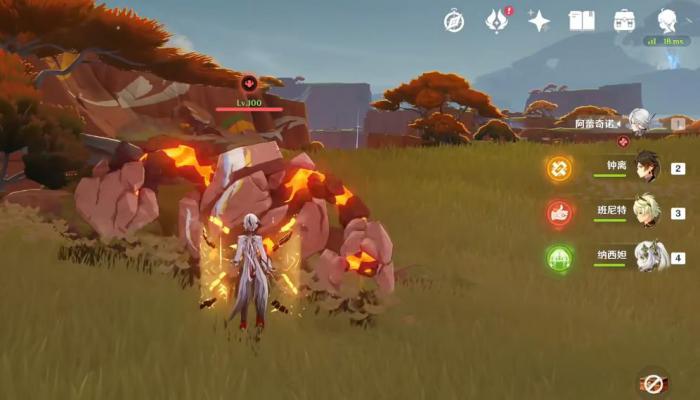Switch to party member 纳西妲
The image size is (700, 400).
click(647, 257)
